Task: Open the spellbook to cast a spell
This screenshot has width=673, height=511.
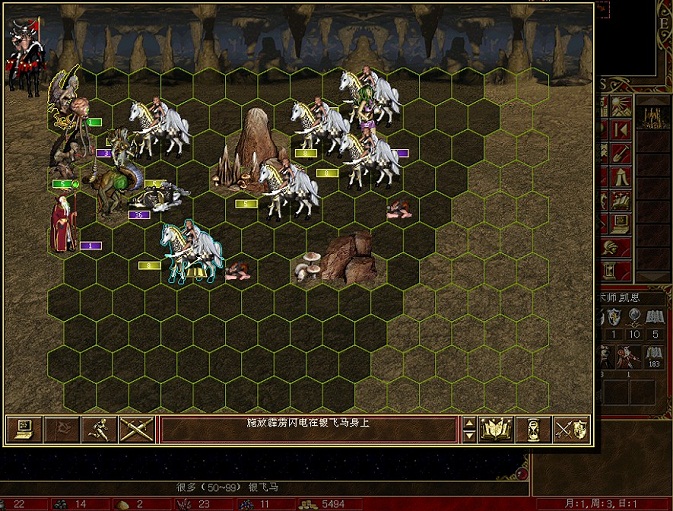Action: click(x=498, y=429)
